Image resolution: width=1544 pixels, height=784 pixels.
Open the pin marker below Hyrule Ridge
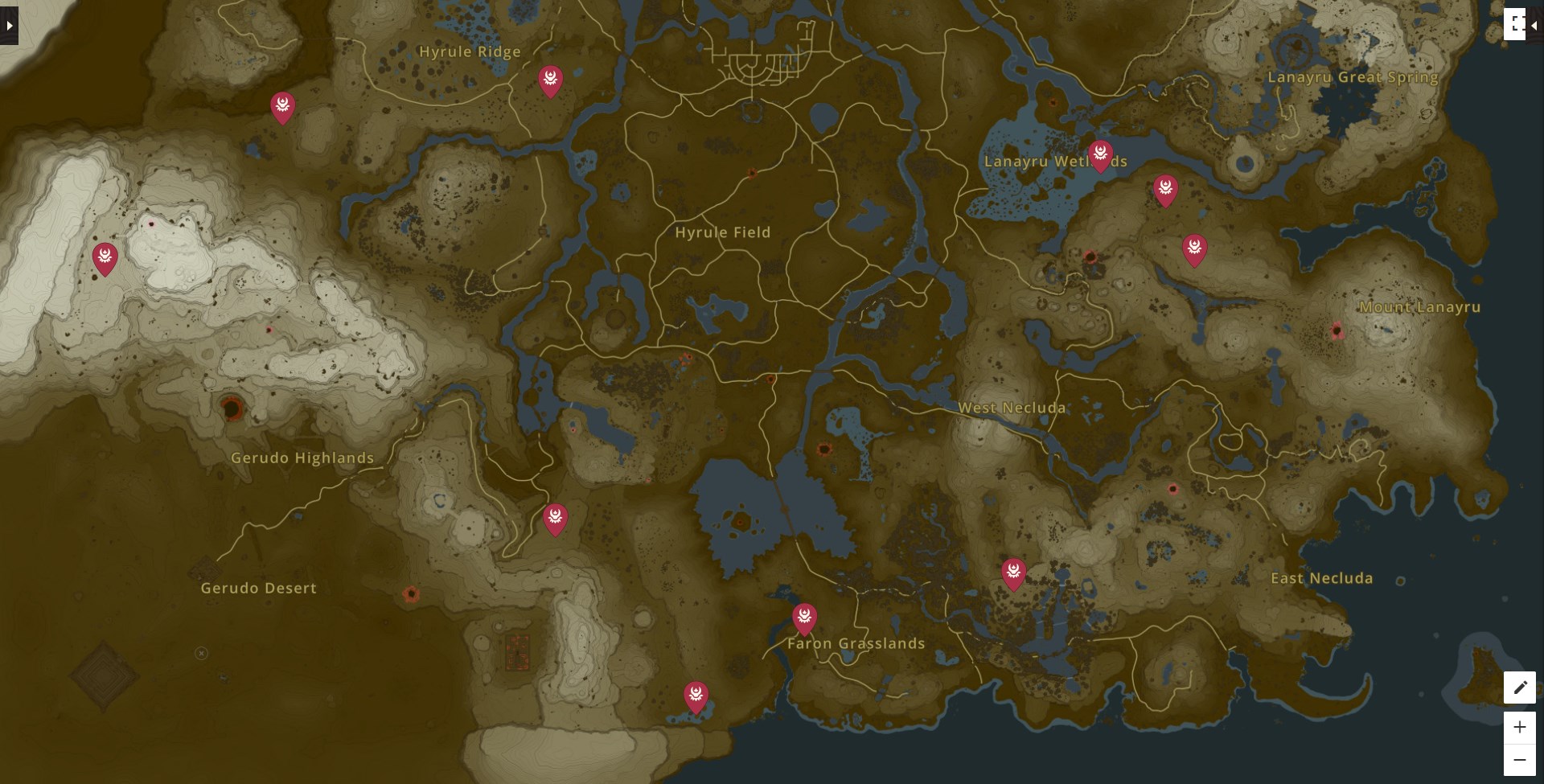coord(551,80)
